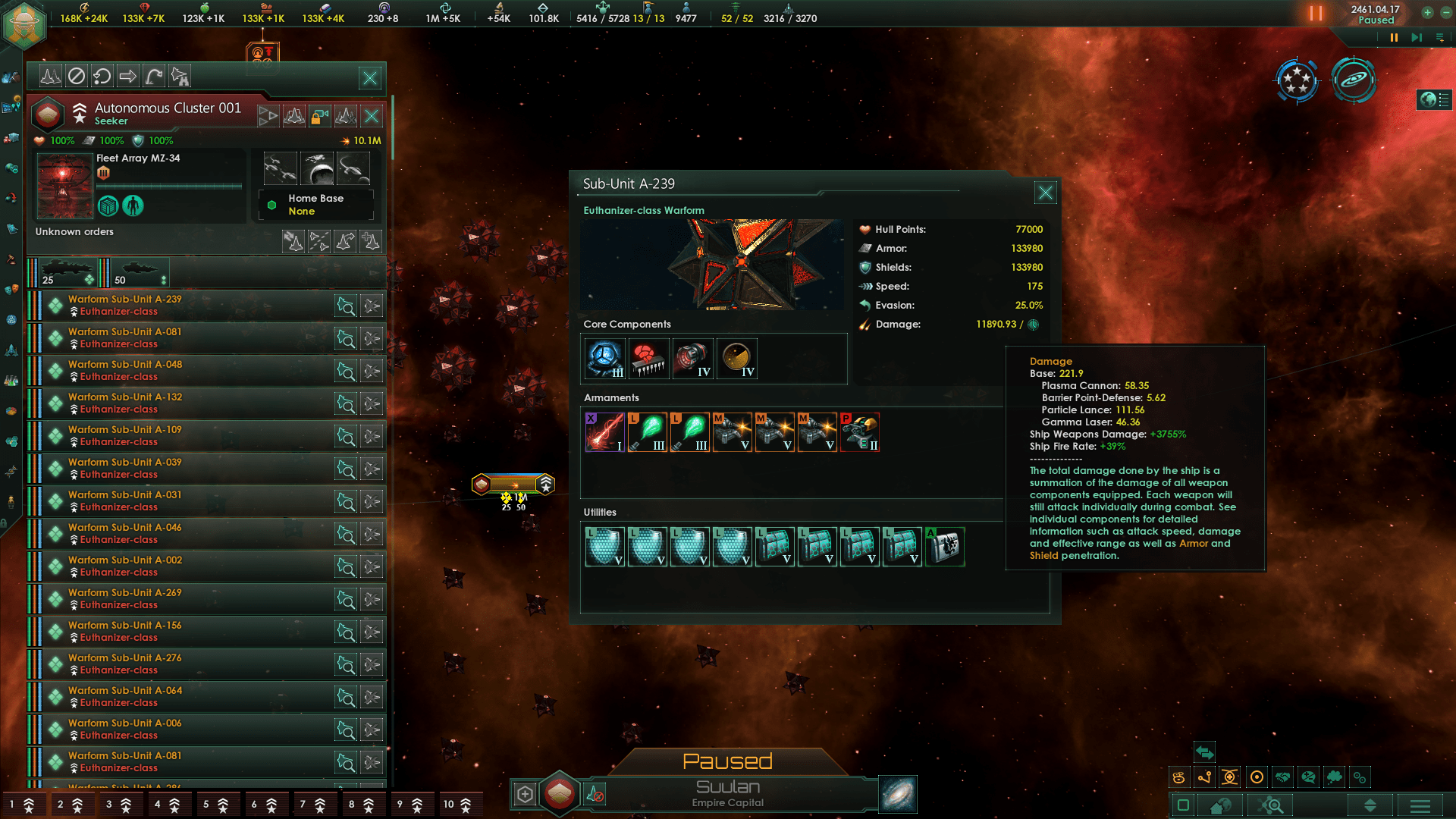Select the find fleet binoculars icon in toolbar
This screenshot has height=819, width=1456.
click(179, 76)
